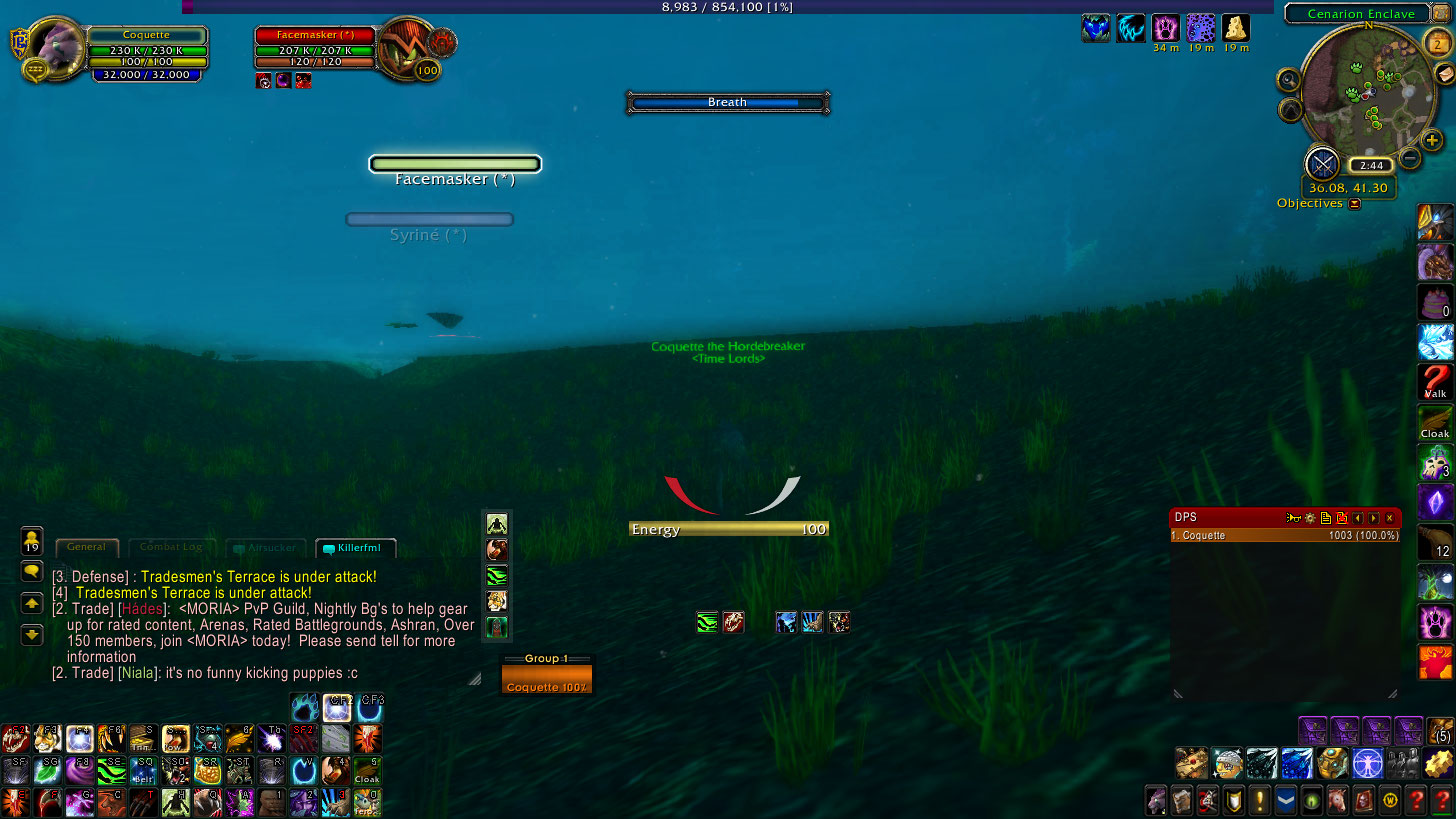The height and width of the screenshot is (819, 1456).
Task: Open the Combat Log tab
Action: coord(171,548)
